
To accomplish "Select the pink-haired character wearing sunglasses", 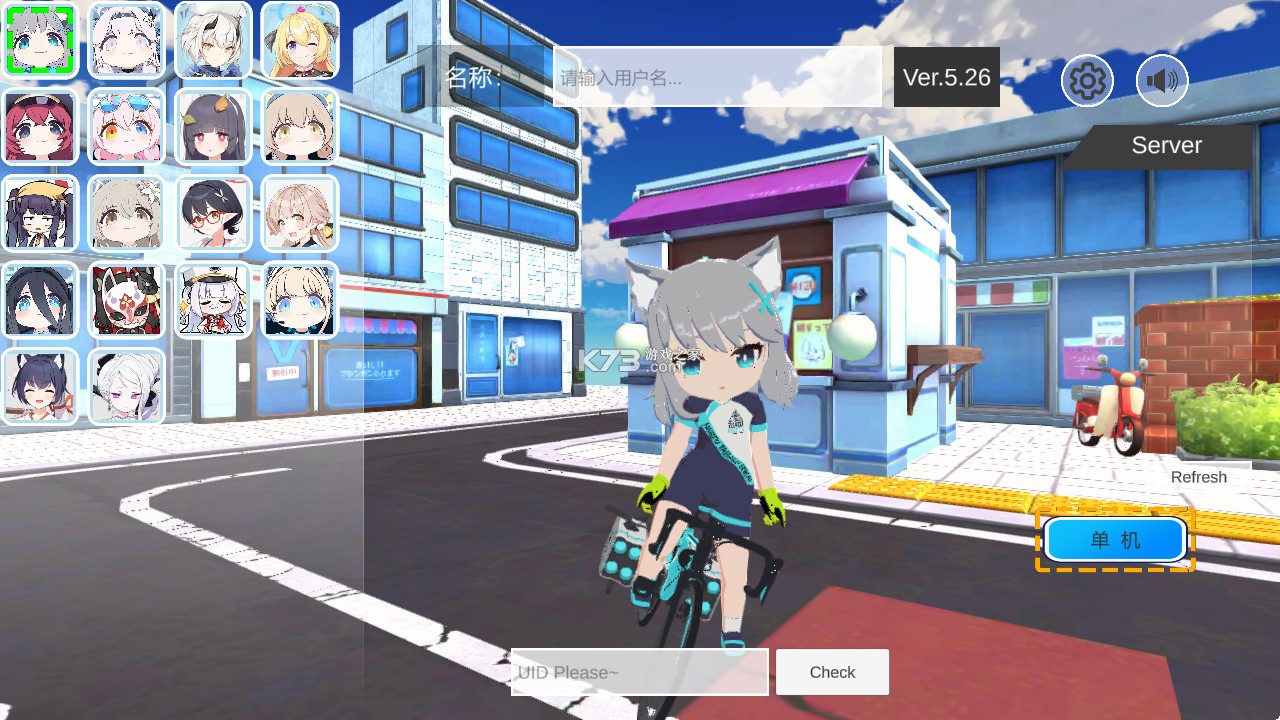I will 126,126.
